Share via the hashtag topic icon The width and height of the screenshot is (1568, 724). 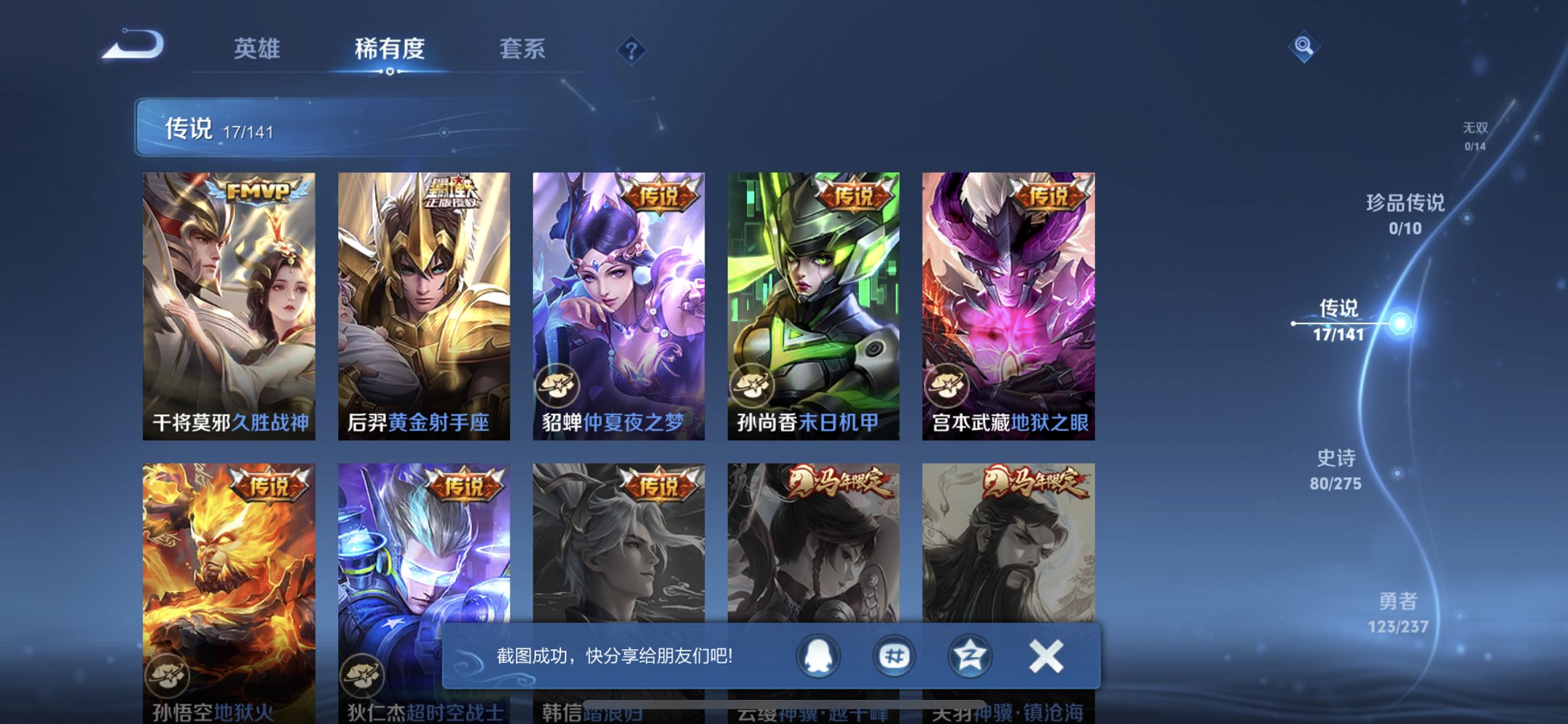(894, 656)
